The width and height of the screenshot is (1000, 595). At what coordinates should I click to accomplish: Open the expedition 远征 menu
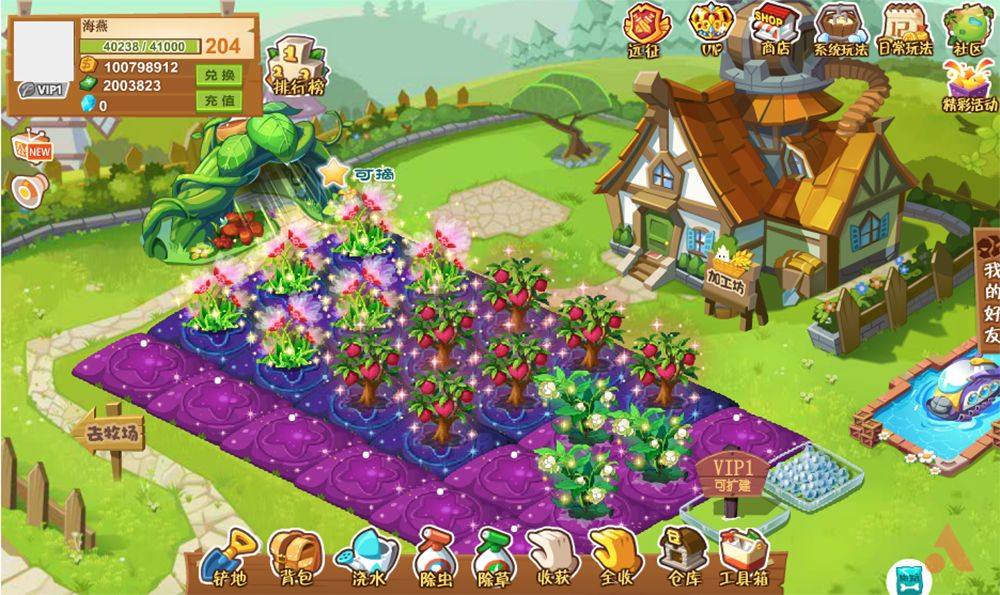644,27
